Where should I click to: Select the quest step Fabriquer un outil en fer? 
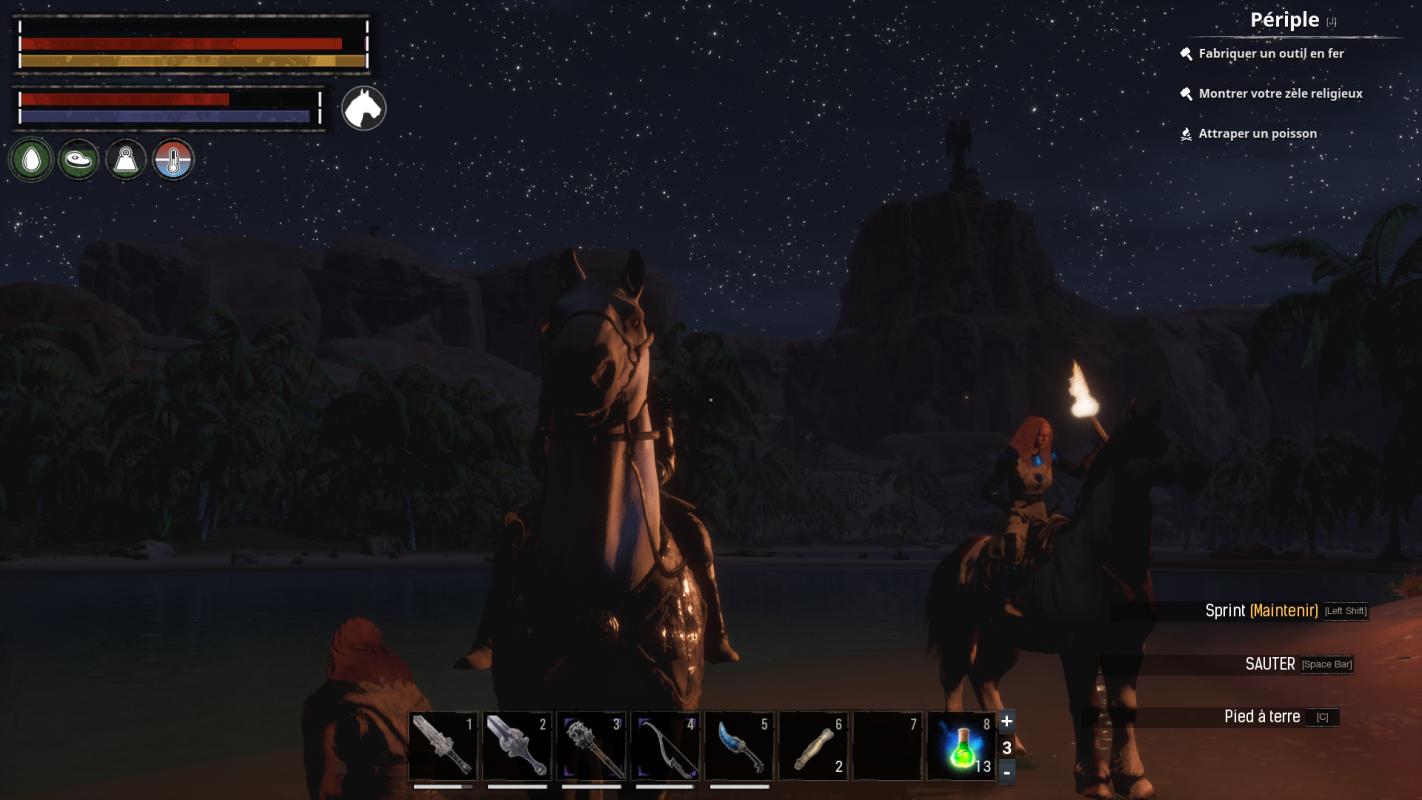click(1268, 53)
